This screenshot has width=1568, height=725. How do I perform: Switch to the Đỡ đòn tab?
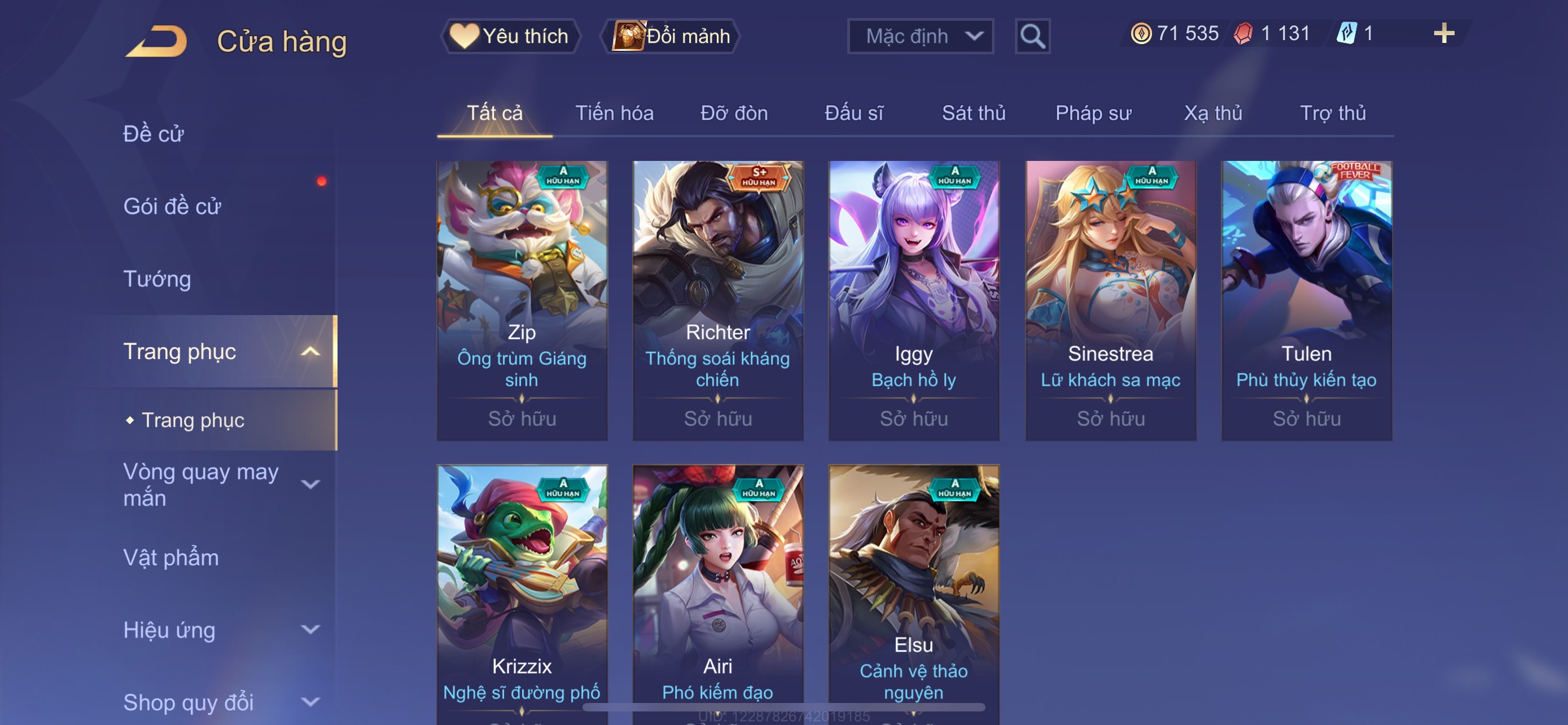click(733, 113)
